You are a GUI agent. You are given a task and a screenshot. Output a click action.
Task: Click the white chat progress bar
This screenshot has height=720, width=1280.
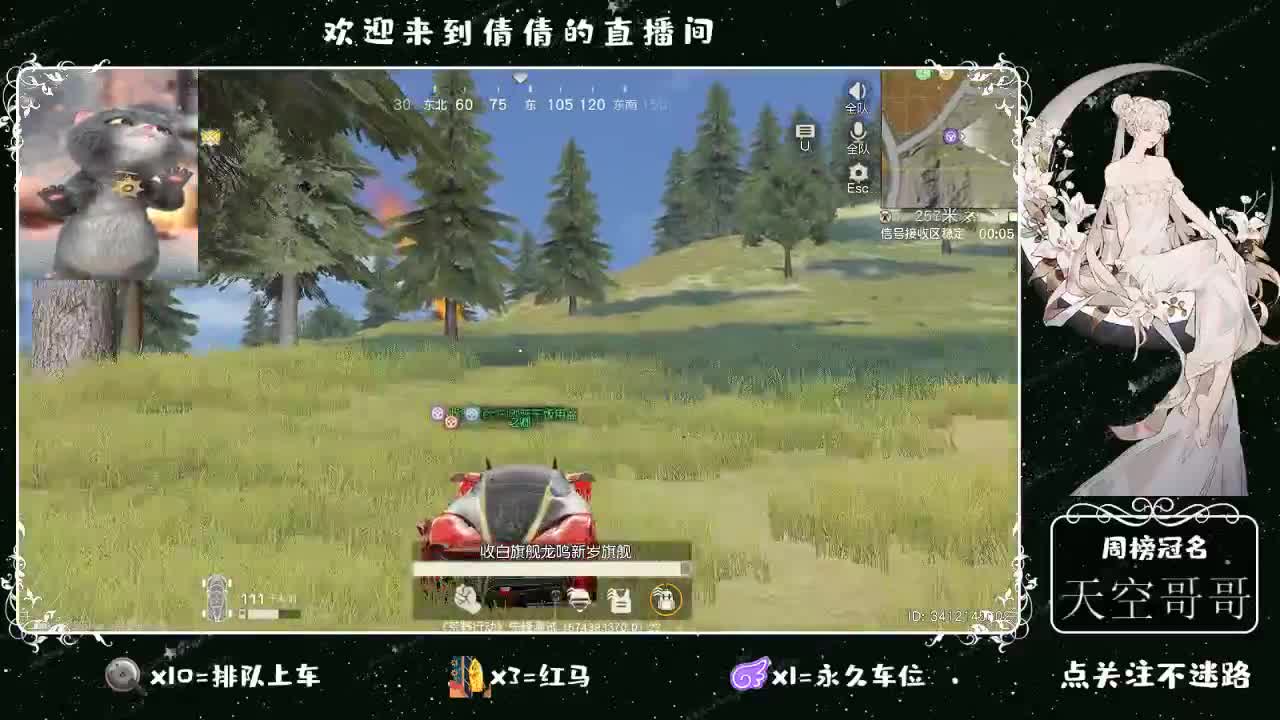coord(550,568)
